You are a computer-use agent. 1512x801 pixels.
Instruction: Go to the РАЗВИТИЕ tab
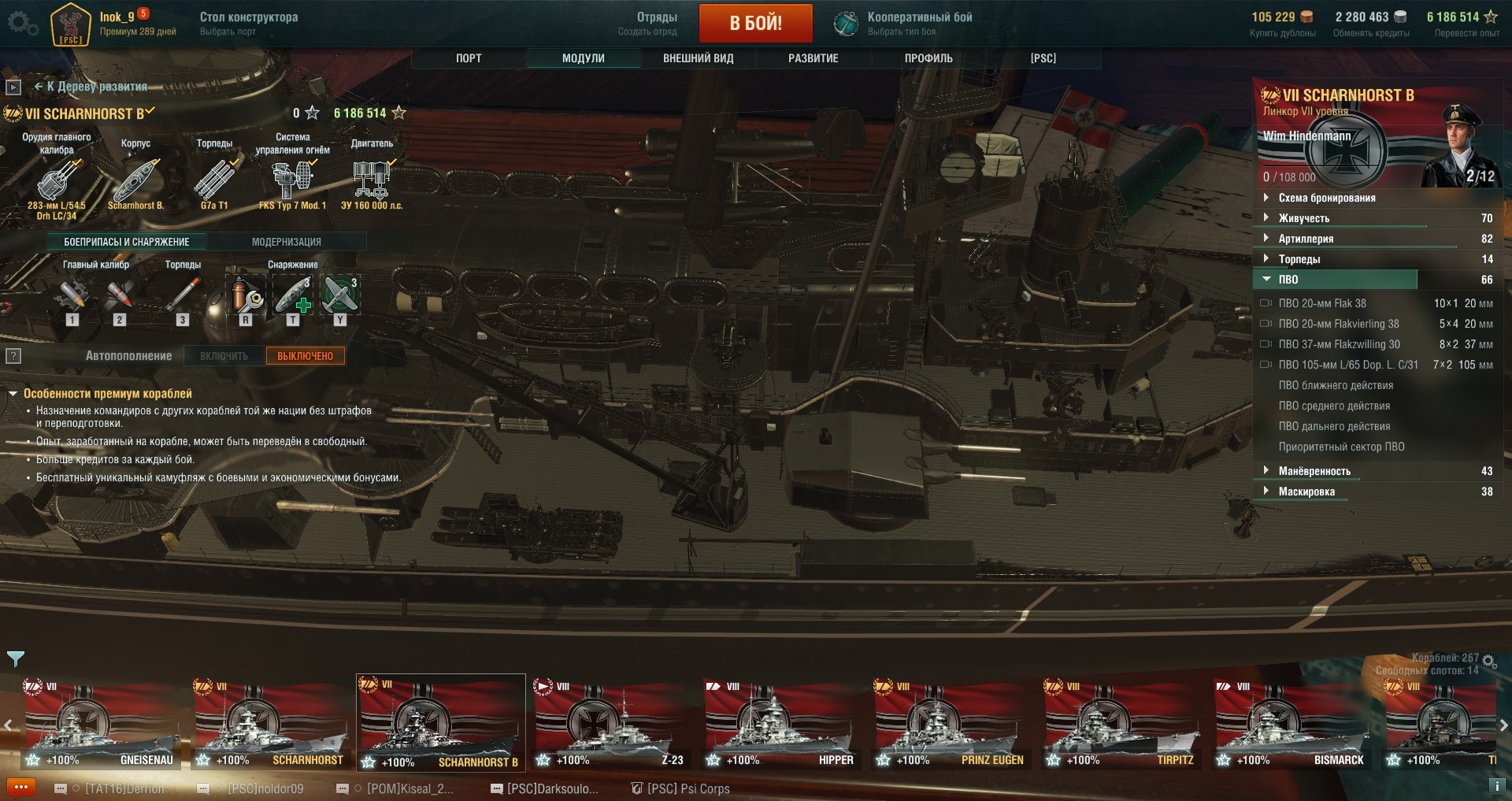coord(813,58)
